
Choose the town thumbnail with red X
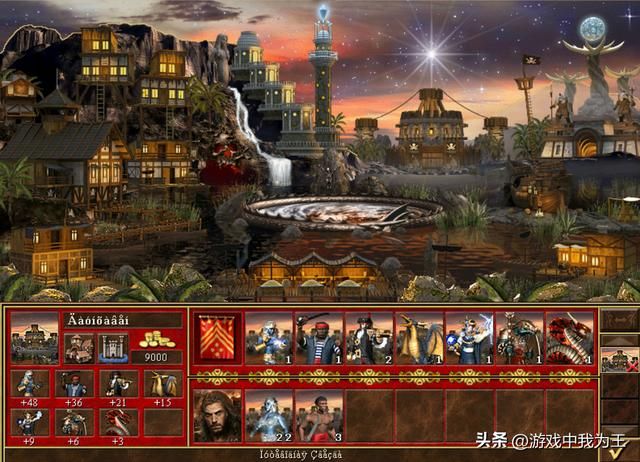(x=619, y=358)
